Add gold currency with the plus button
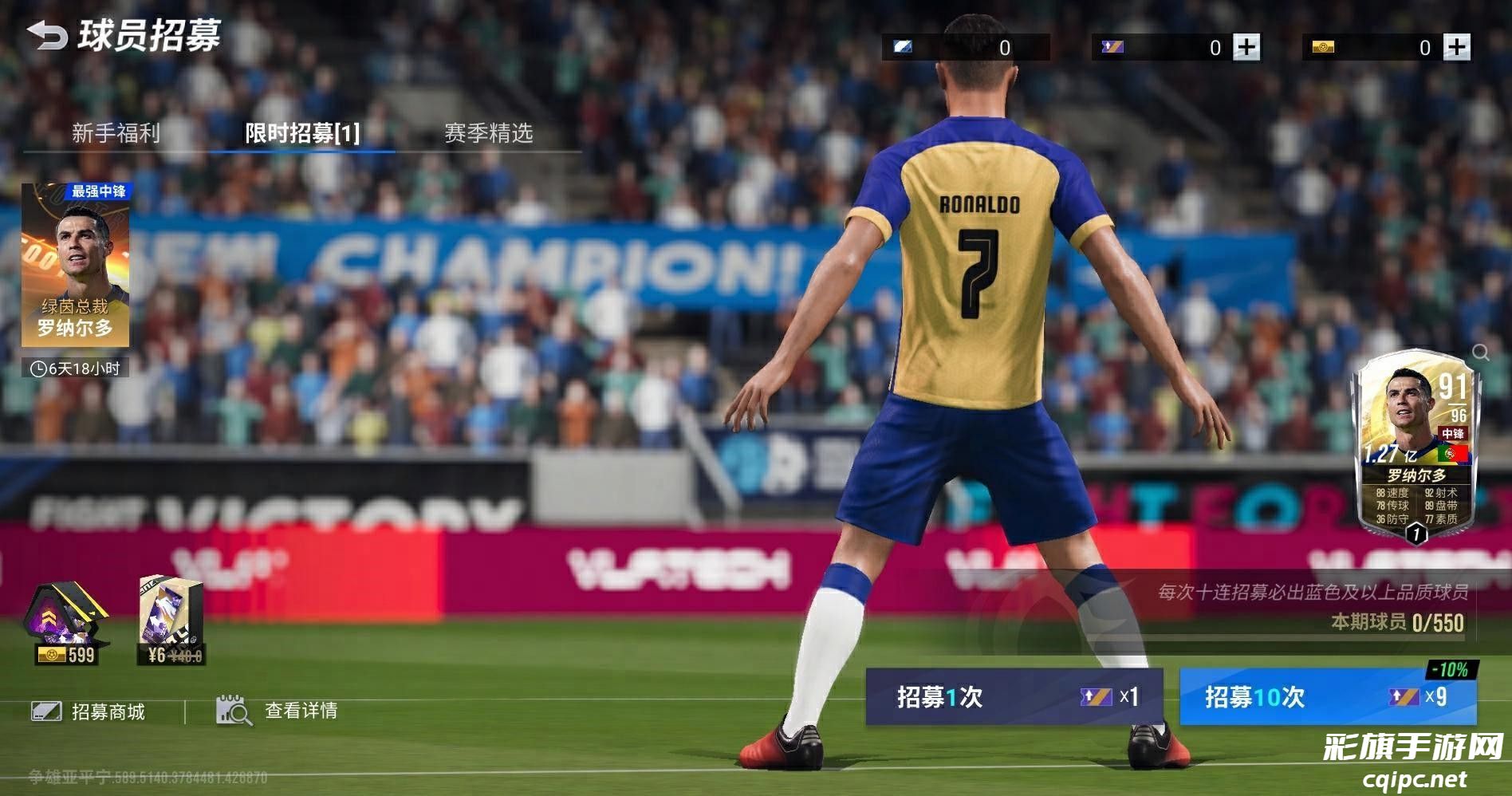 point(1457,47)
